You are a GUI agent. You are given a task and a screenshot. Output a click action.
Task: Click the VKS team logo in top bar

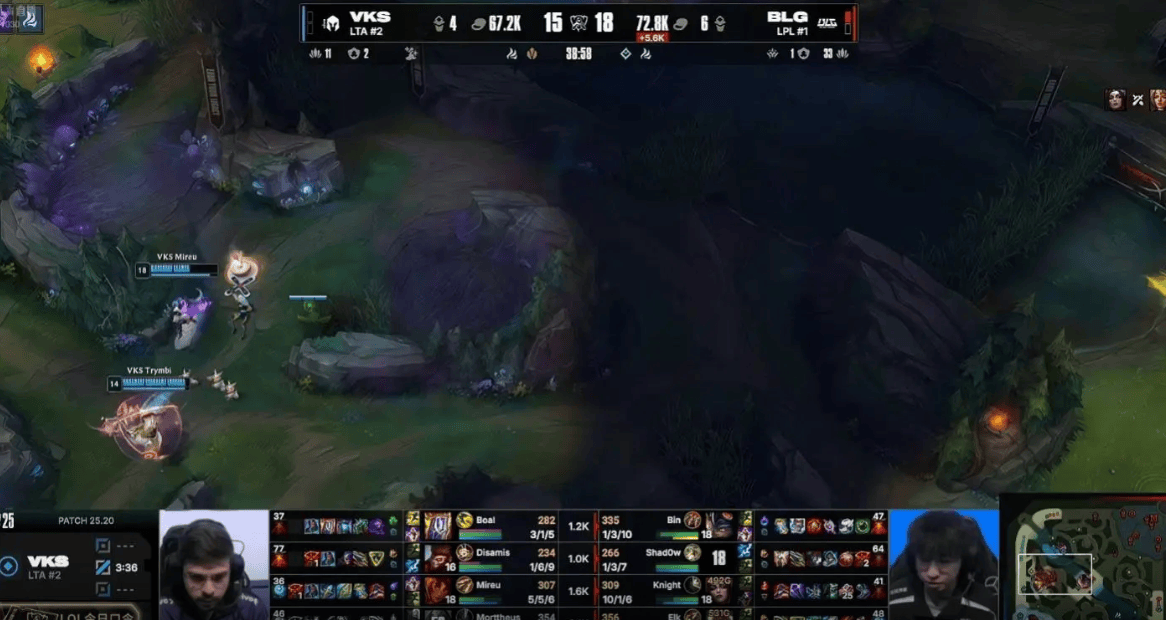tap(329, 23)
